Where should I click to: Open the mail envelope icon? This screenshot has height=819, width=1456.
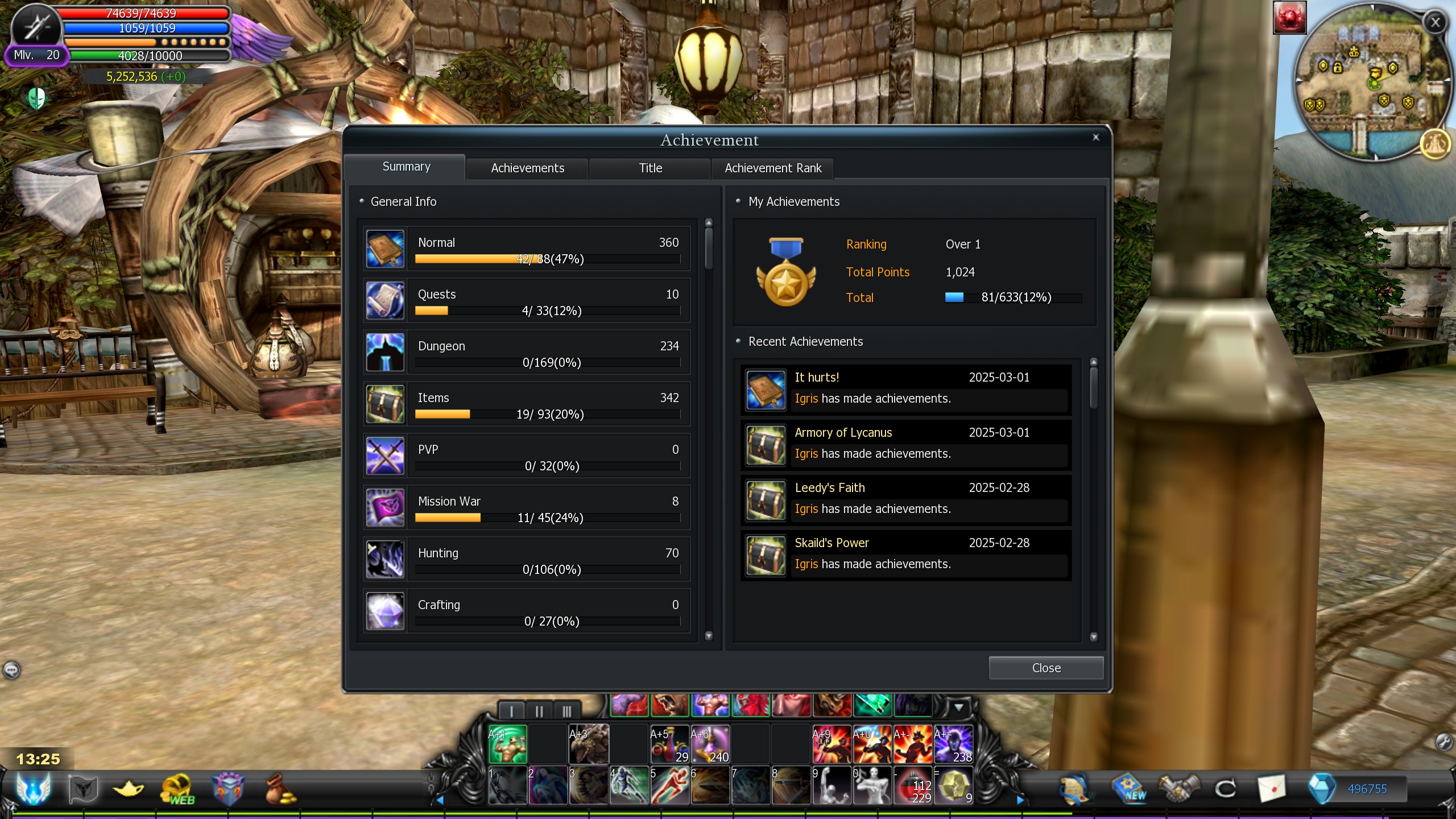pyautogui.click(x=1271, y=789)
